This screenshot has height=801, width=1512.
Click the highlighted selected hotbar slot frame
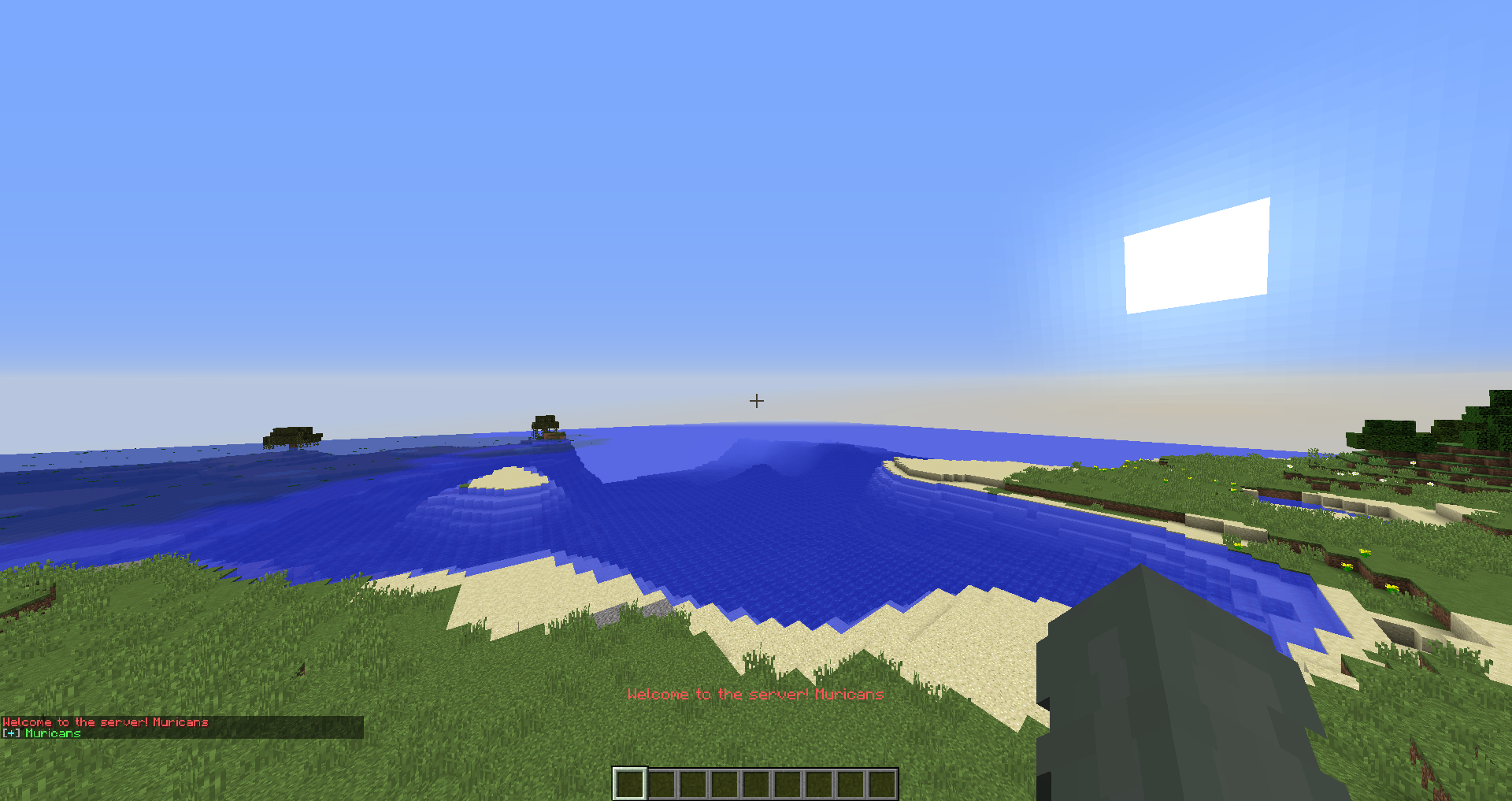tap(630, 781)
